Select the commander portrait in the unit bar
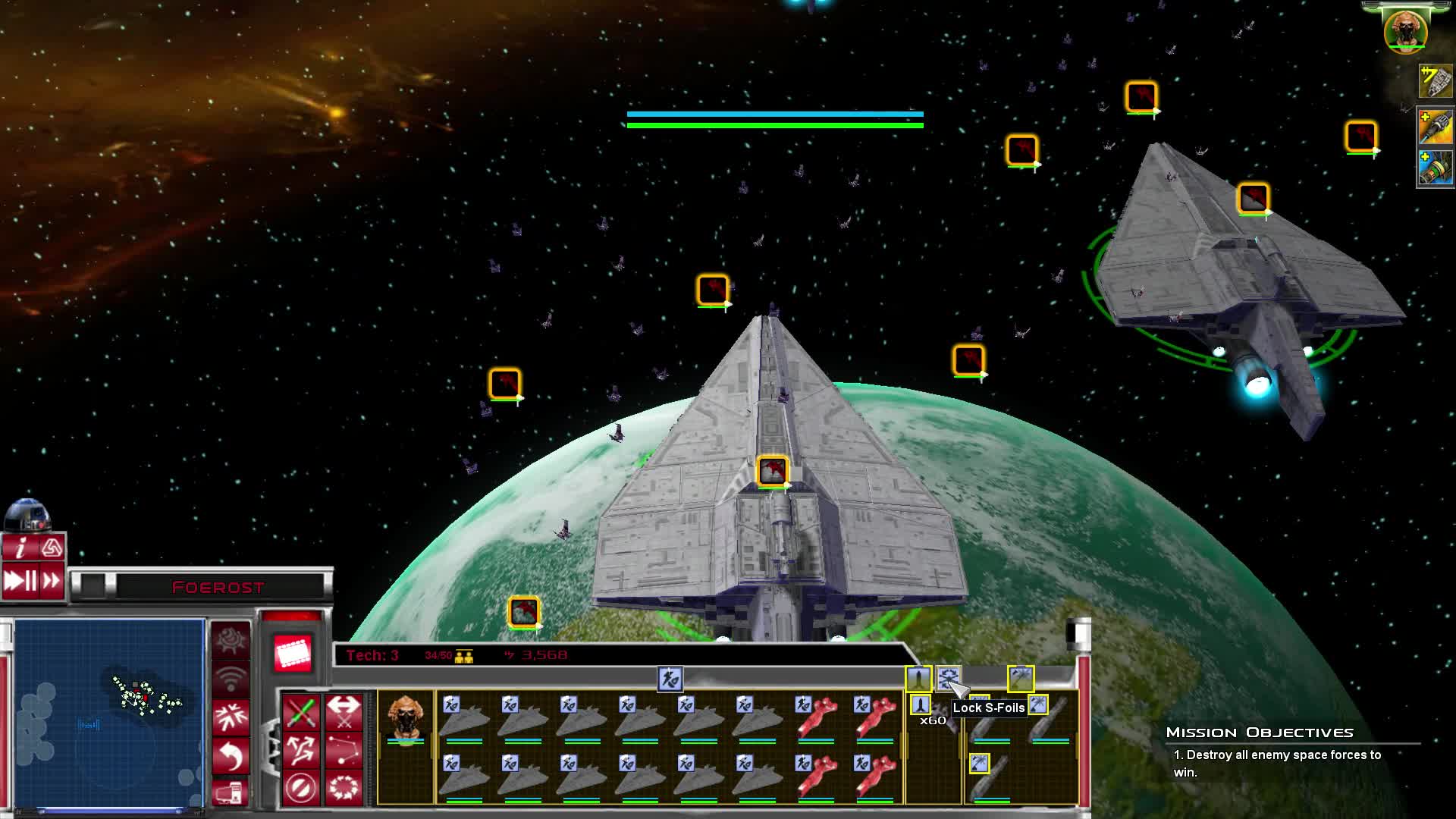The width and height of the screenshot is (1456, 819). click(x=406, y=717)
